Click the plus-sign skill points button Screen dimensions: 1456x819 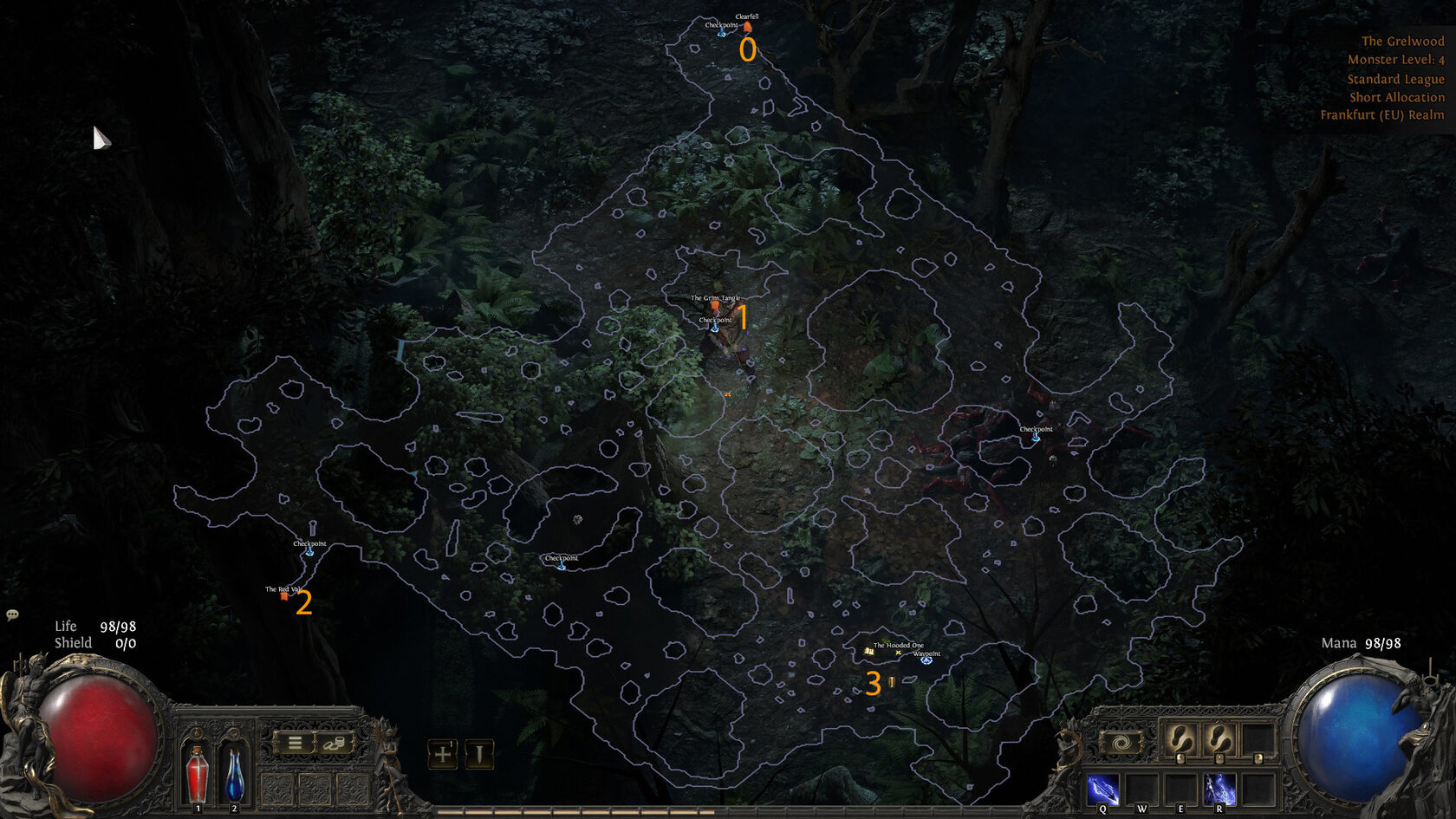point(442,754)
